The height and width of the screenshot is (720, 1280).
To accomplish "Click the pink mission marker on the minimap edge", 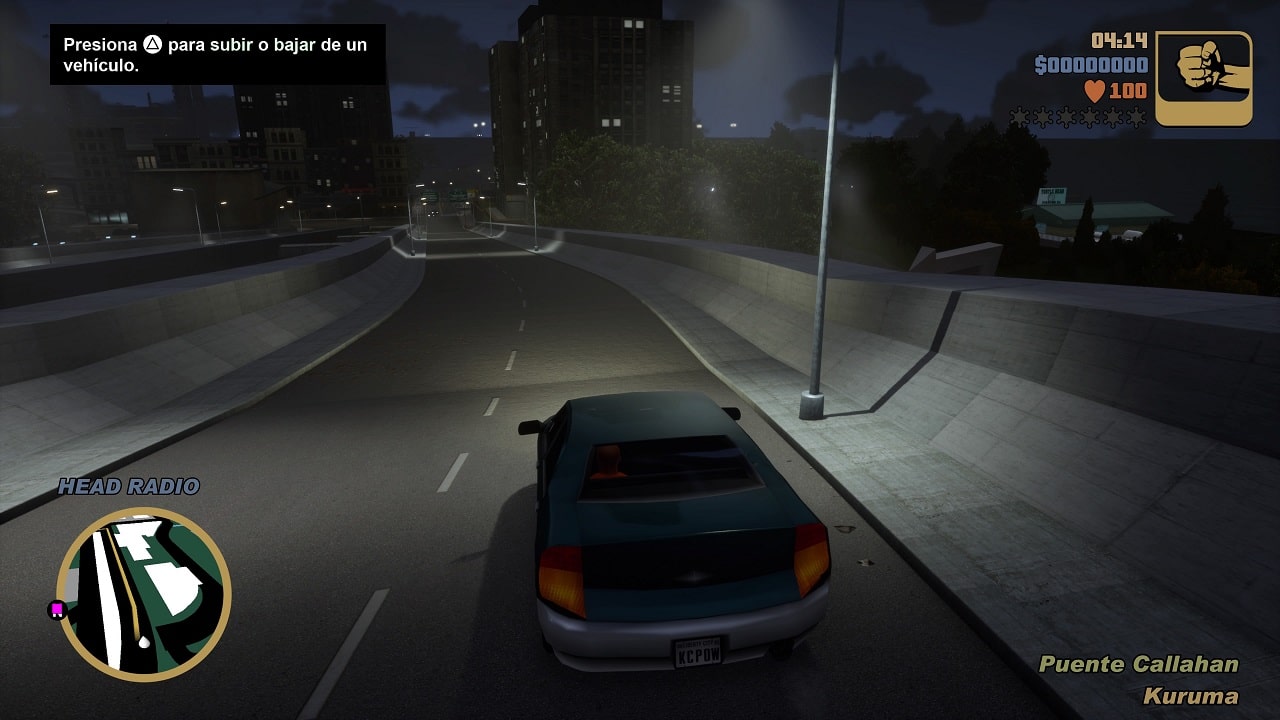I will point(58,608).
